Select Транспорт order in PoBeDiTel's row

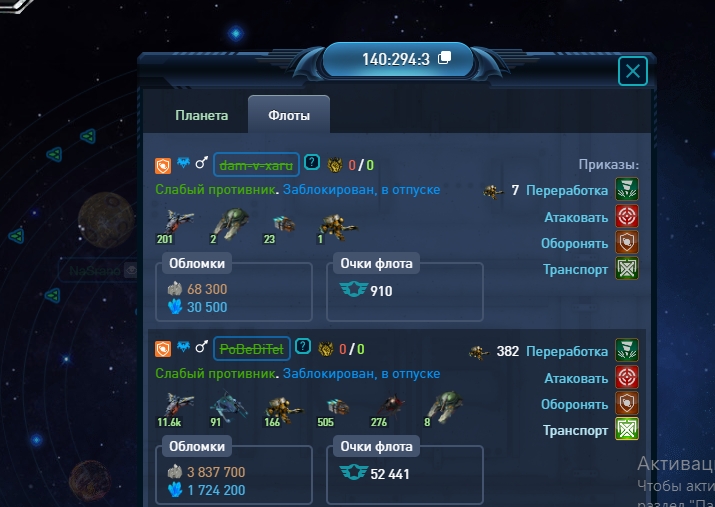coord(627,430)
